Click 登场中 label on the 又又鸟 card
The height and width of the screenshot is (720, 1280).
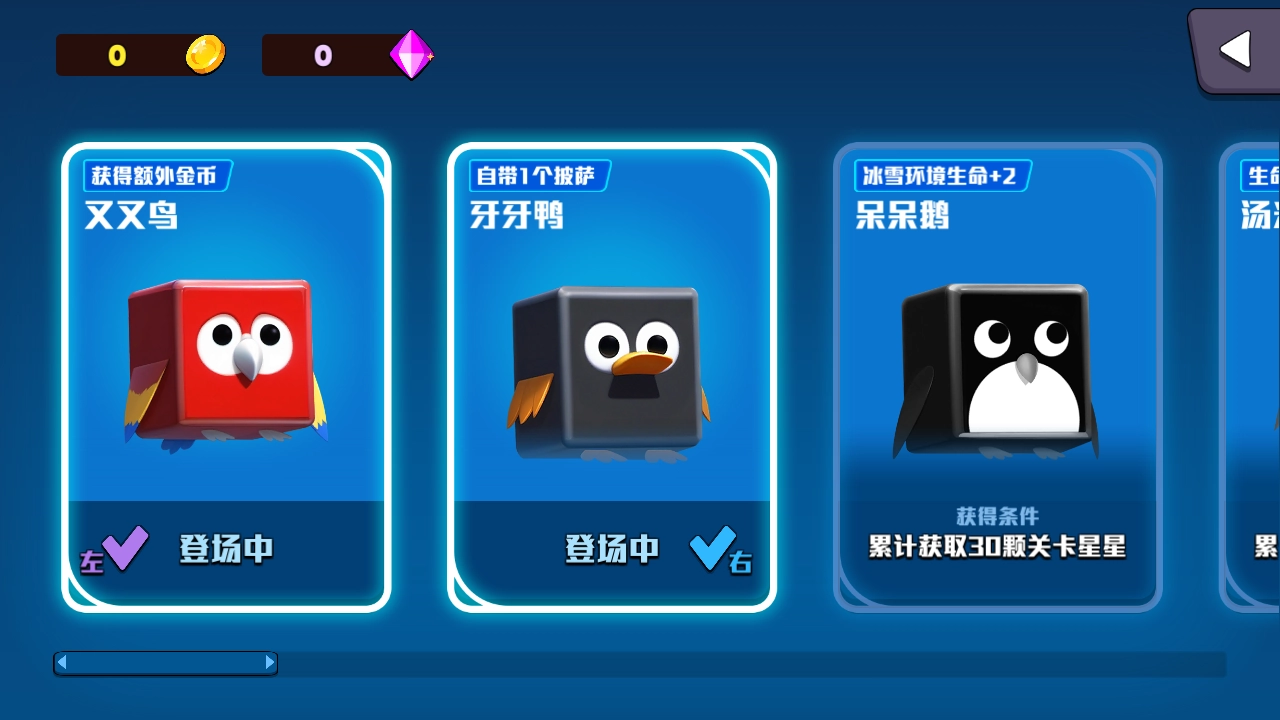pos(226,548)
